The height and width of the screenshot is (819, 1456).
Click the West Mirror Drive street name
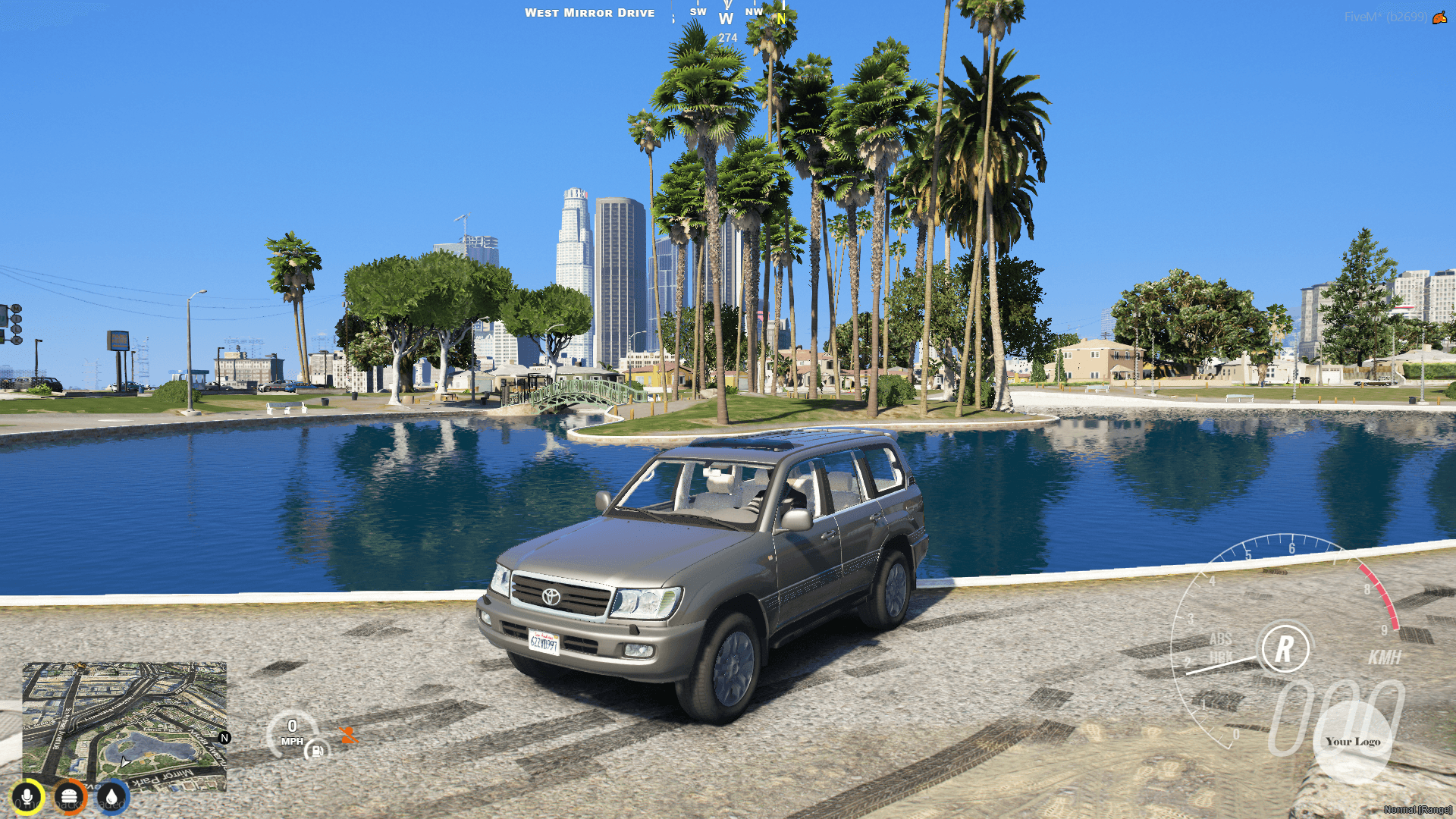(x=591, y=12)
